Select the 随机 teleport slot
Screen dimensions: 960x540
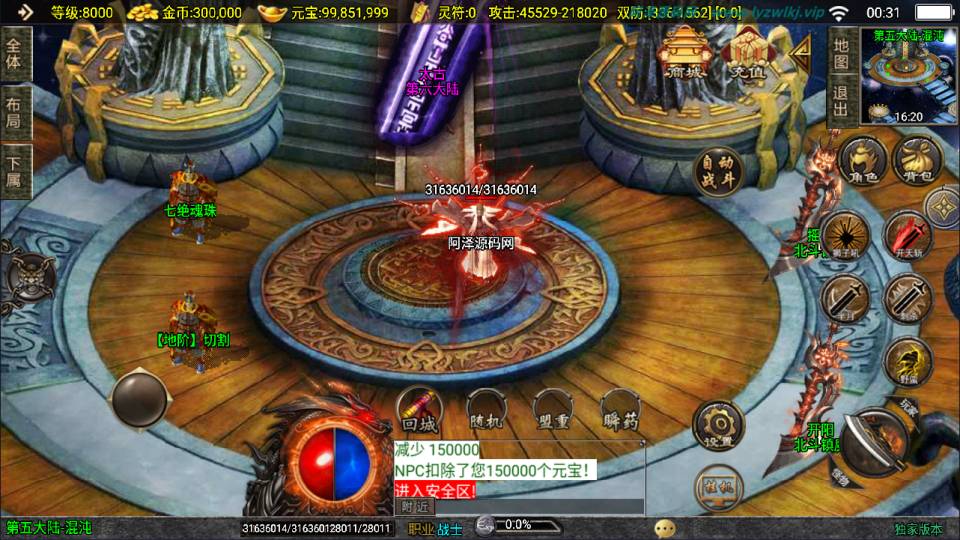click(487, 412)
